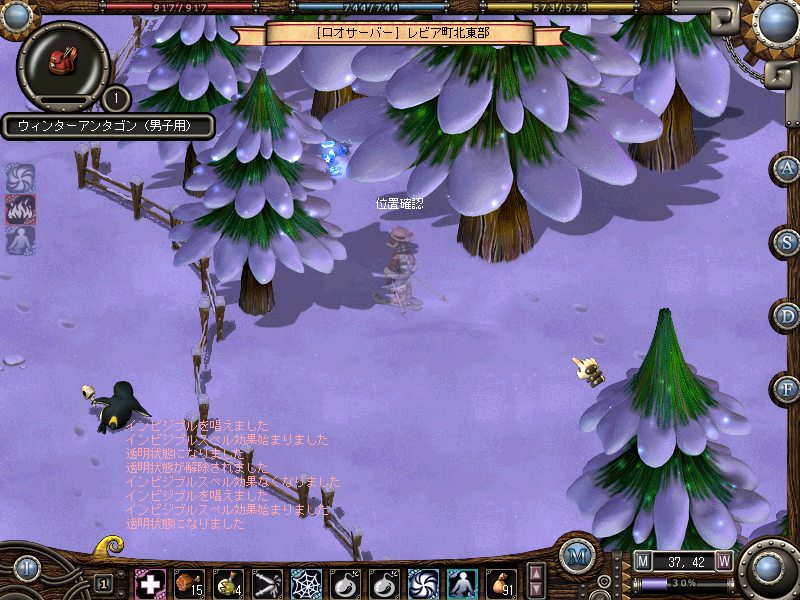Select the white cross heal hotbar slot
This screenshot has height=600, width=800.
point(150,583)
